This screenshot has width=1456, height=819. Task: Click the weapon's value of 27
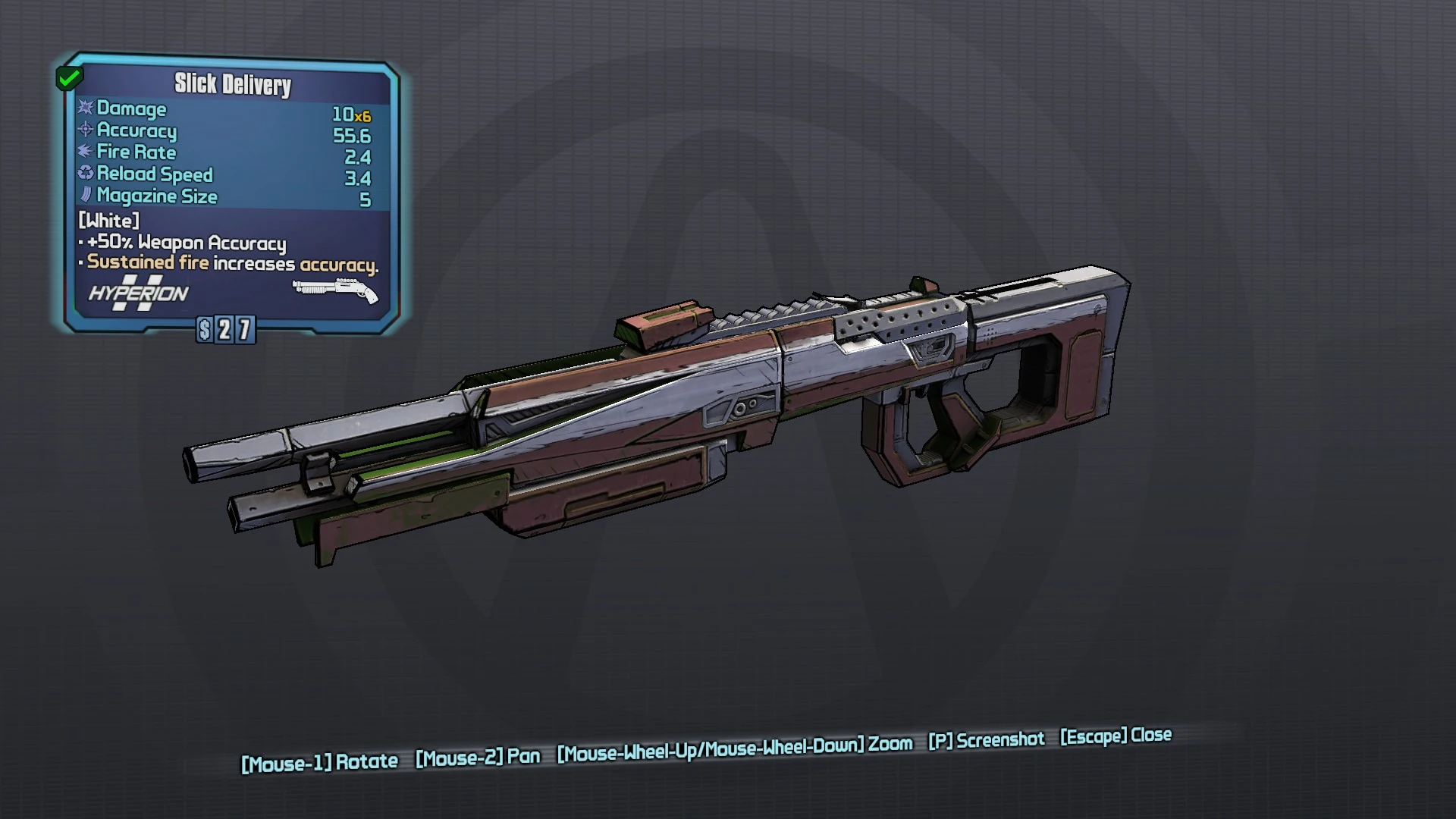[x=235, y=328]
